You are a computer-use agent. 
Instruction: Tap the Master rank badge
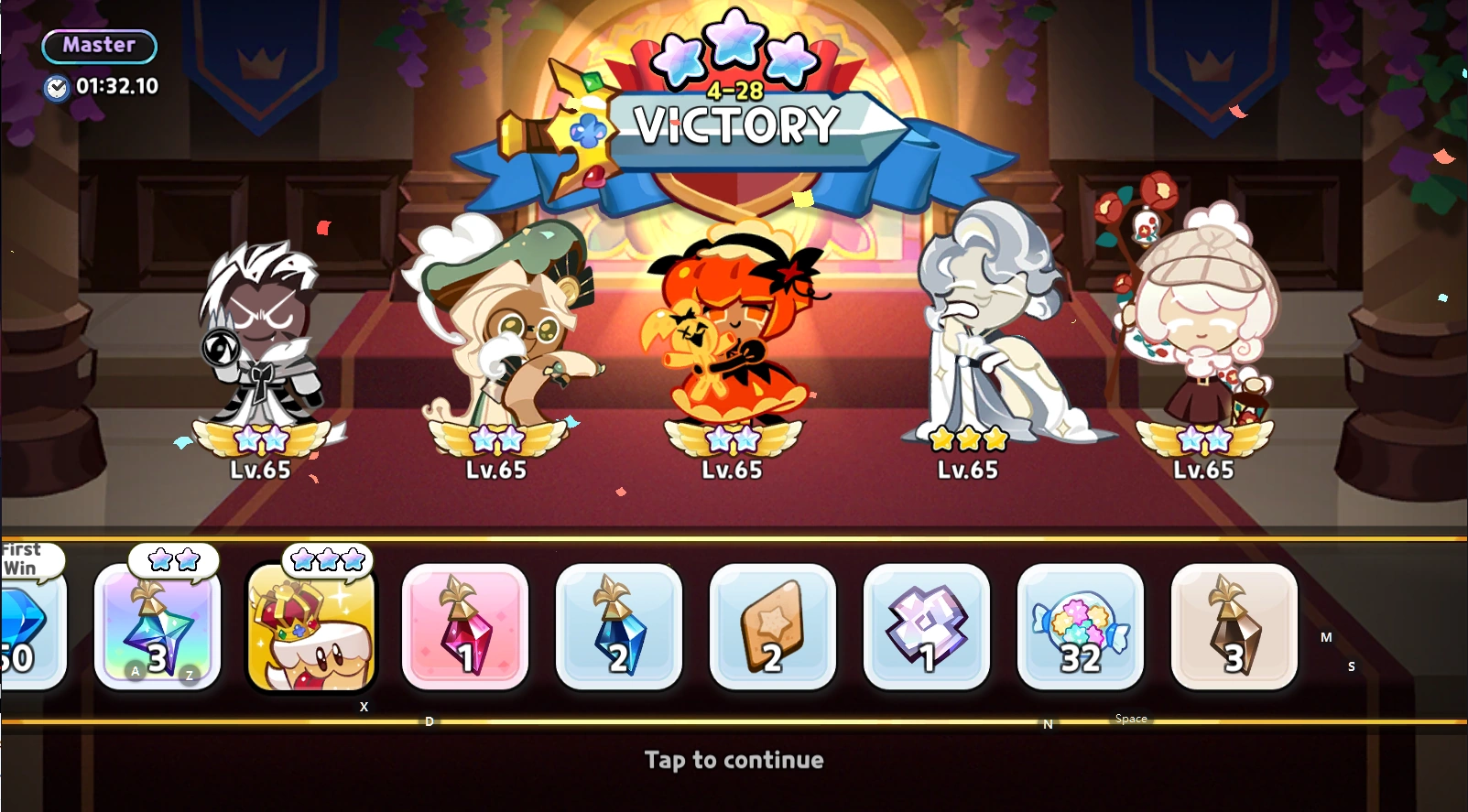(98, 46)
